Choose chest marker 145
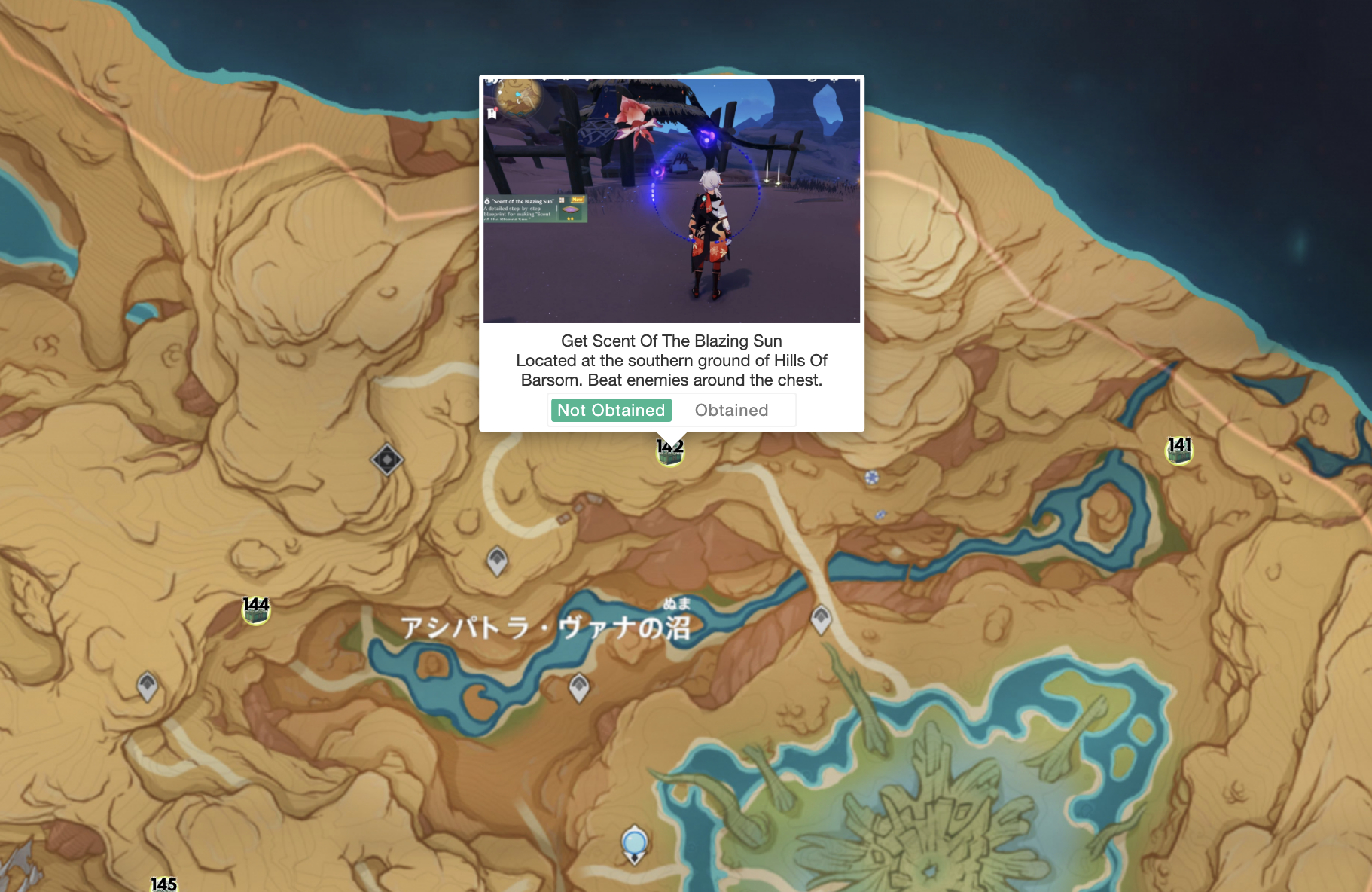The width and height of the screenshot is (1372, 892). tap(163, 884)
